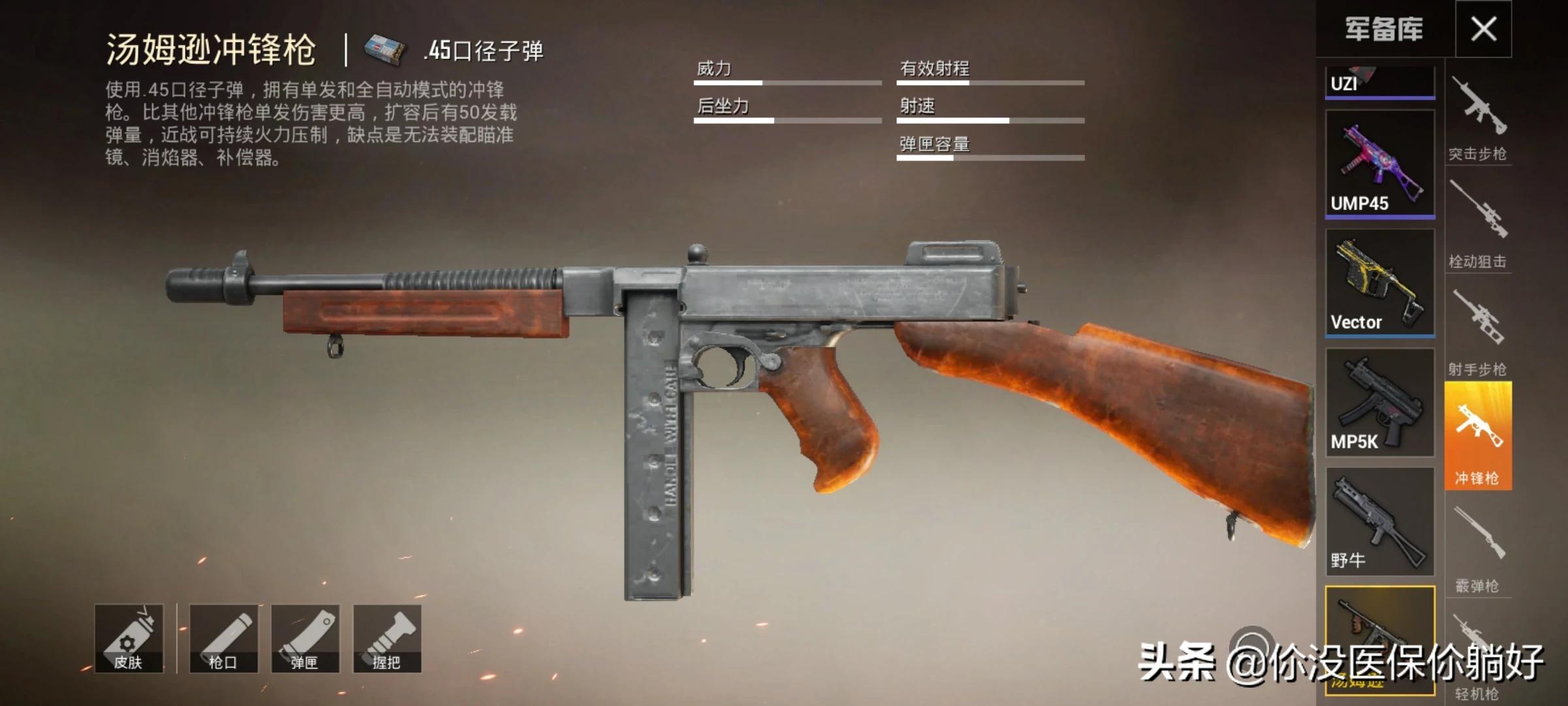View the MP5K weapon
The height and width of the screenshot is (706, 1568).
tap(1379, 402)
